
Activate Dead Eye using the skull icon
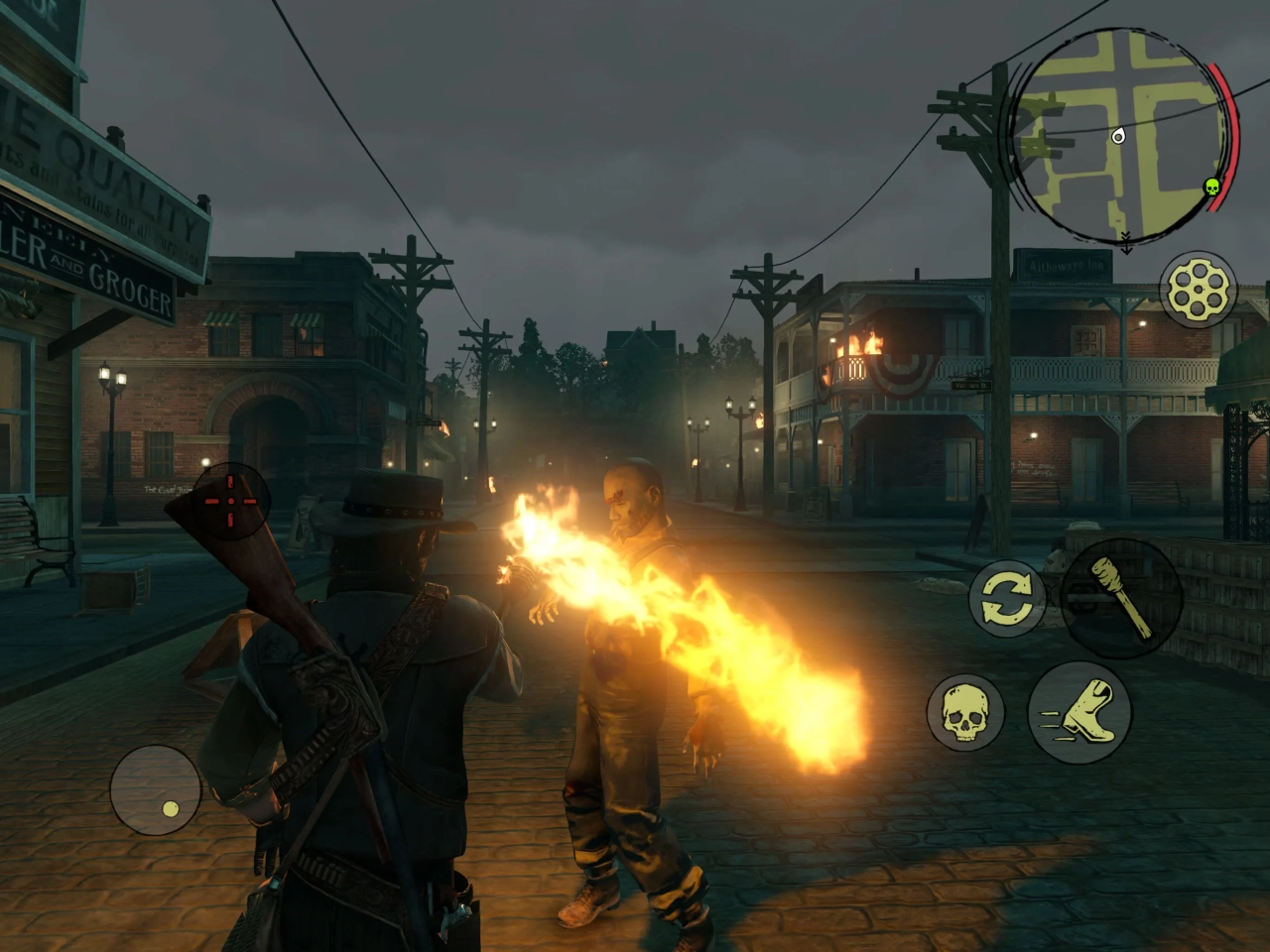pos(964,714)
